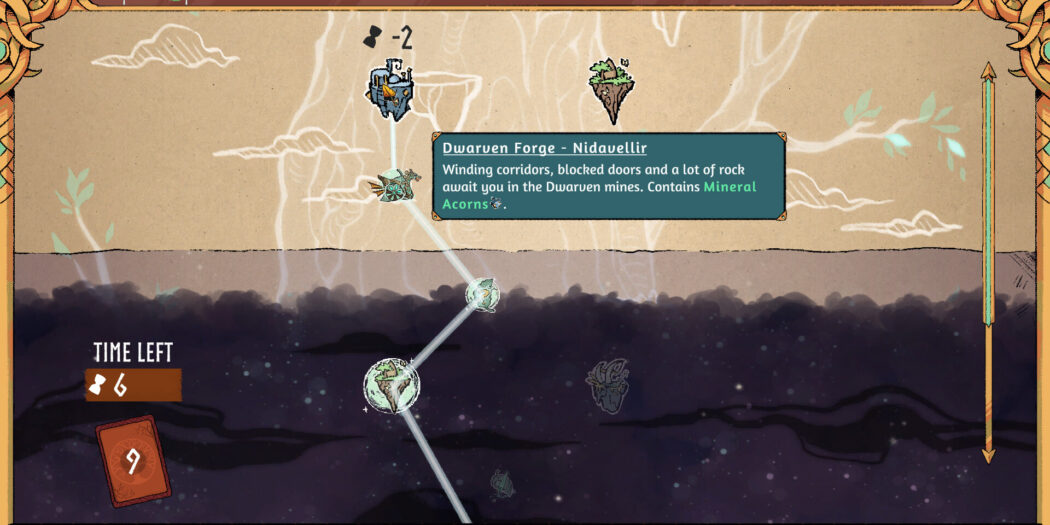The height and width of the screenshot is (525, 1050).
Task: Select the large glowing island bubble node
Action: 391,386
